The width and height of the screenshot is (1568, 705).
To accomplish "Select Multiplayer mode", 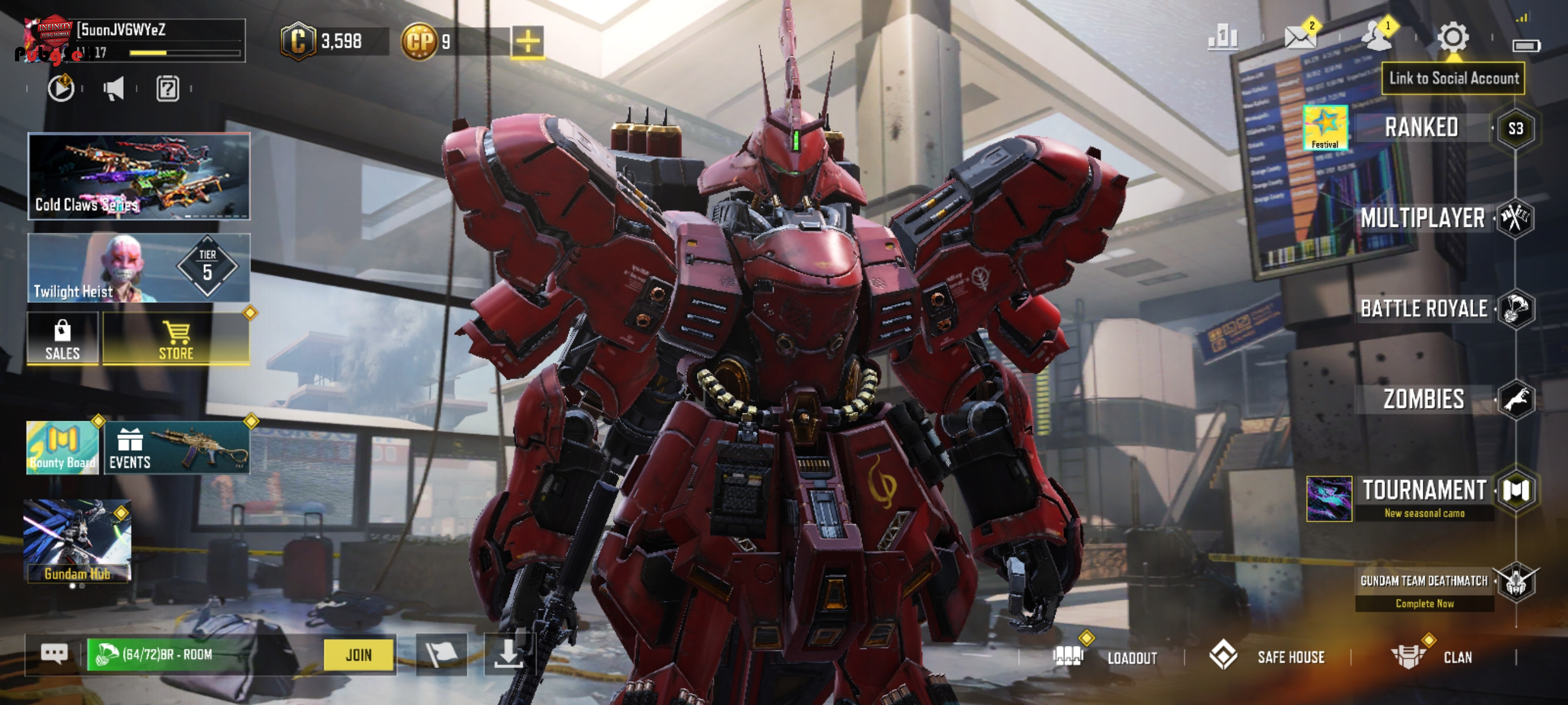I will [x=1422, y=218].
